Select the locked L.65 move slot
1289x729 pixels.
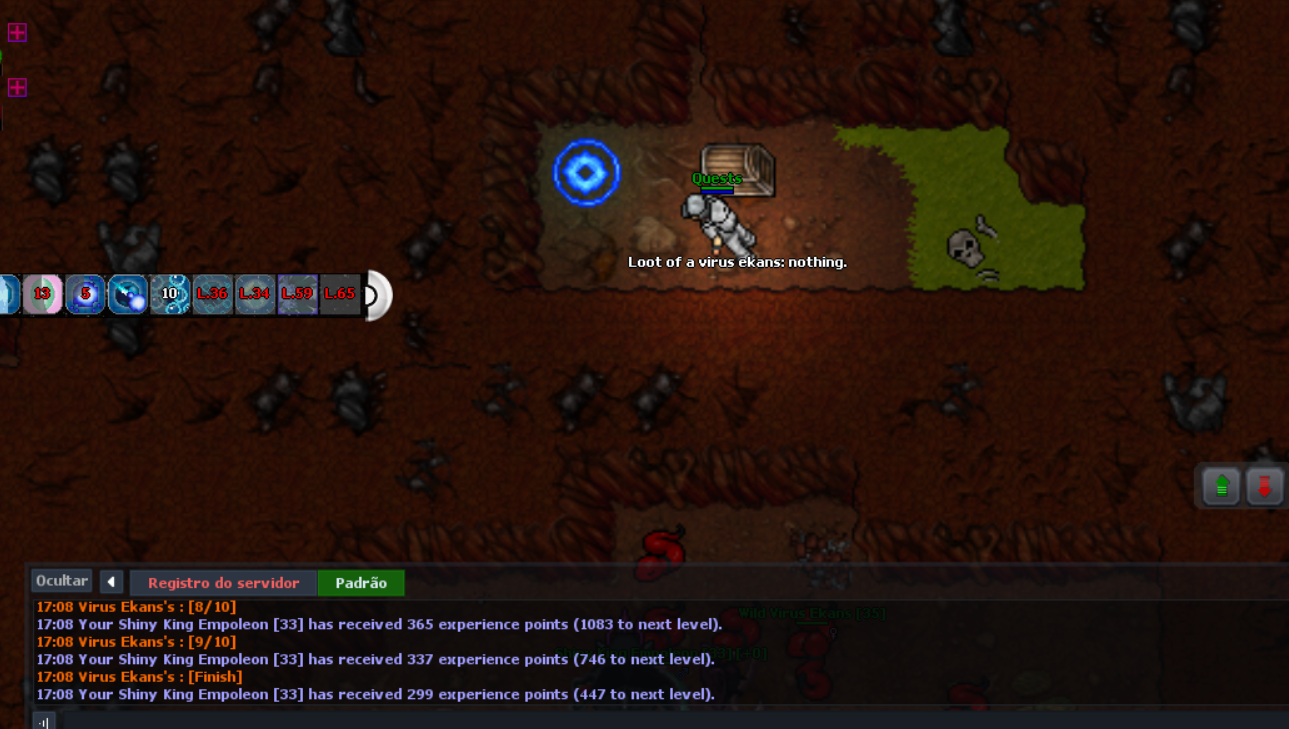(x=339, y=295)
